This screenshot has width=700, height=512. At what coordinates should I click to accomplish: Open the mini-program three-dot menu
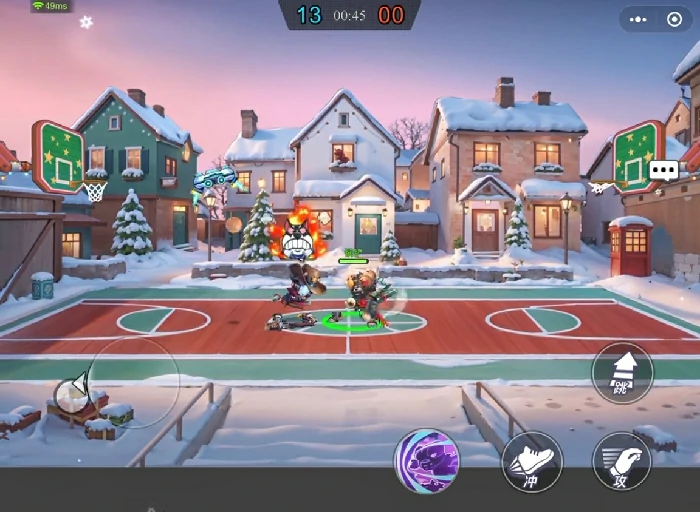pos(640,19)
